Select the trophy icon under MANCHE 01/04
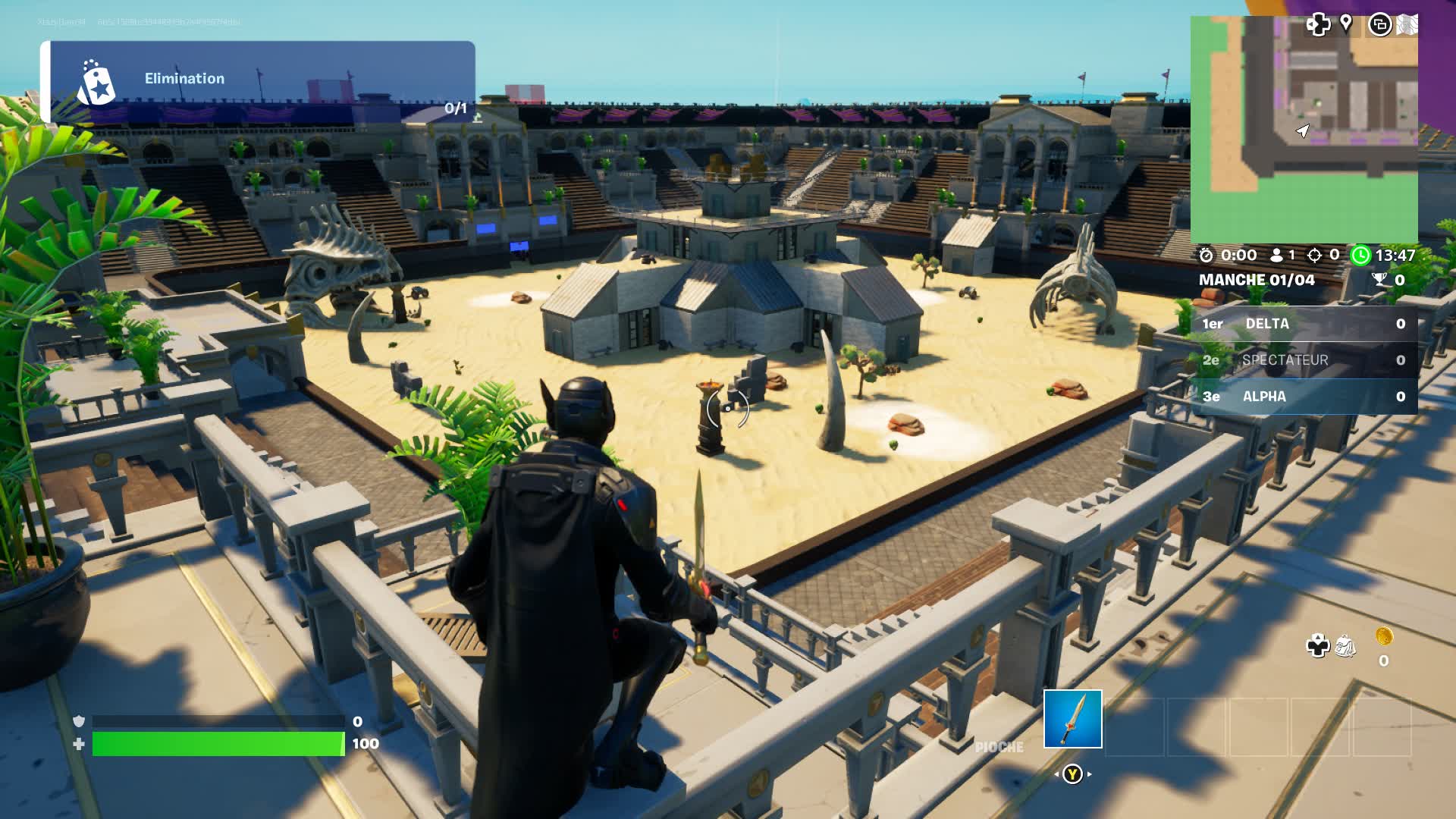Viewport: 1456px width, 819px height. tap(1380, 279)
